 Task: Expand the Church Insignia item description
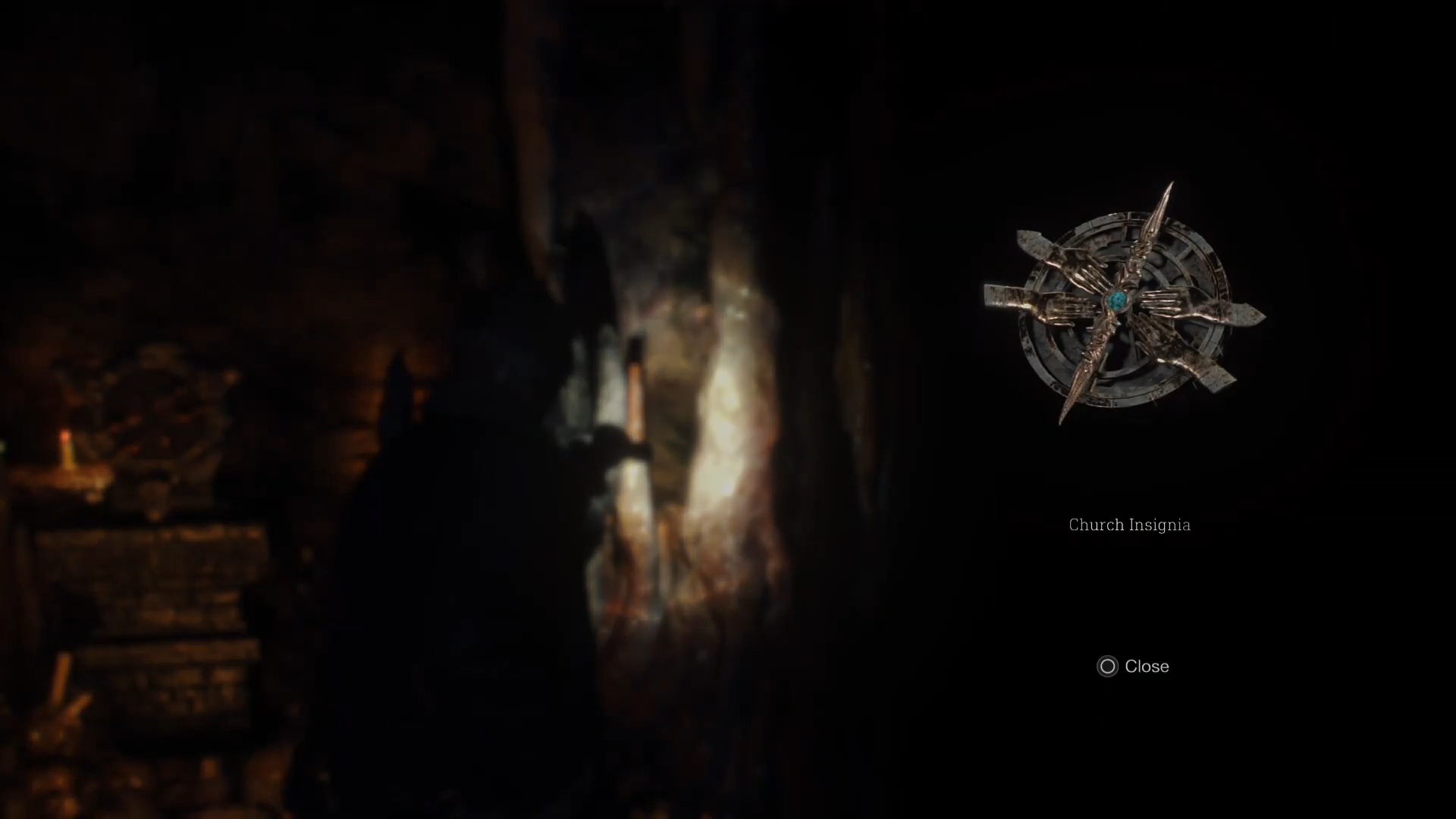pos(1129,524)
